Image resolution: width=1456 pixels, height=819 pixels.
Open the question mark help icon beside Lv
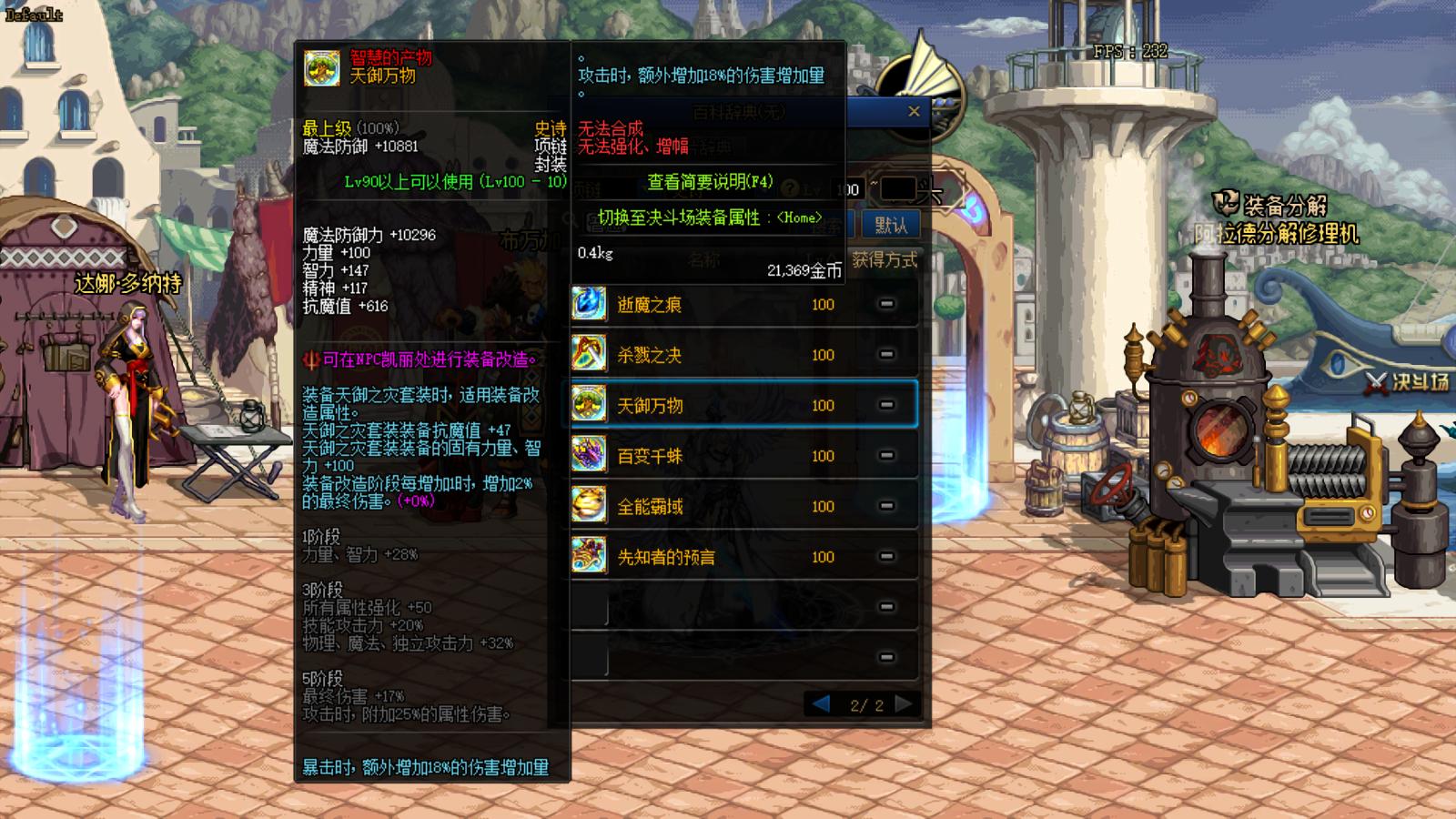790,187
